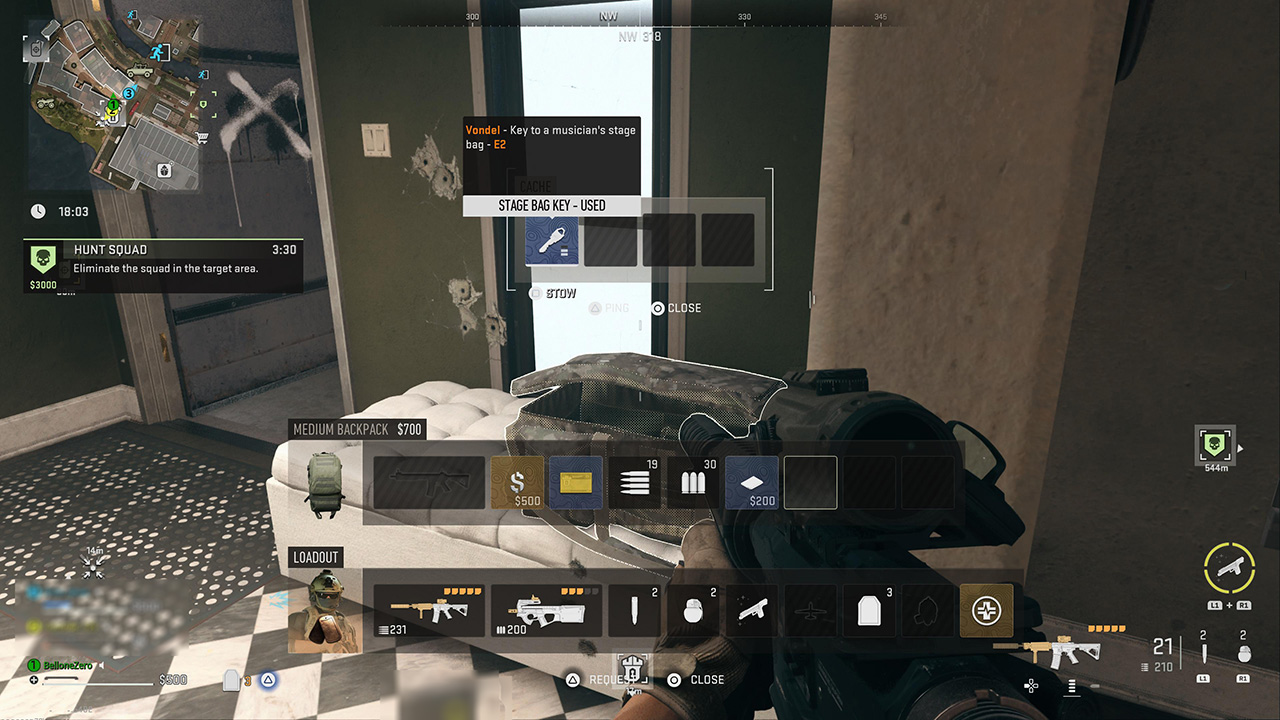Select the armor plates slot showing 3
1280x720 pixels.
pyautogui.click(x=869, y=610)
